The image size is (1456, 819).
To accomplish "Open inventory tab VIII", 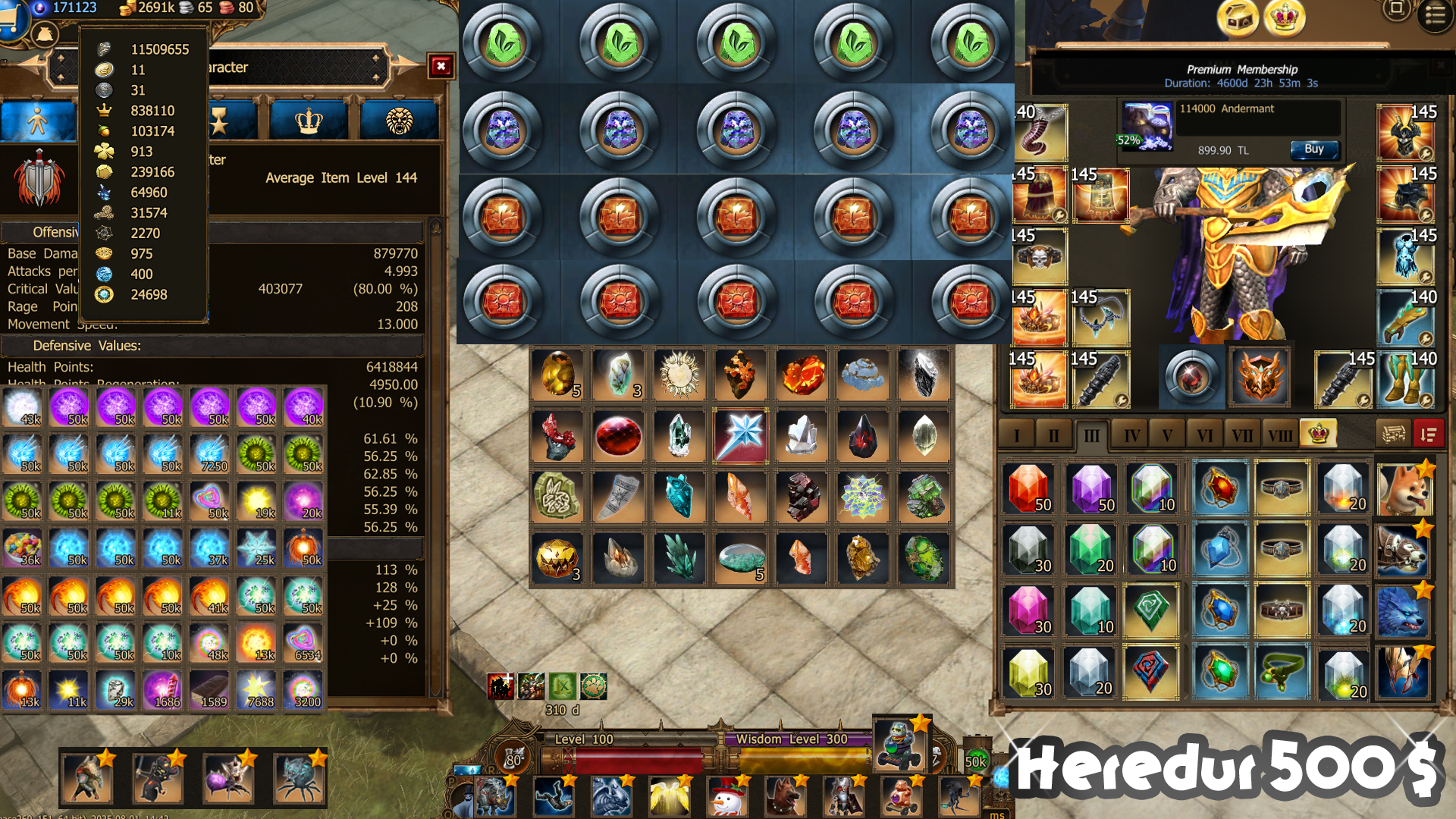I will [x=1280, y=435].
